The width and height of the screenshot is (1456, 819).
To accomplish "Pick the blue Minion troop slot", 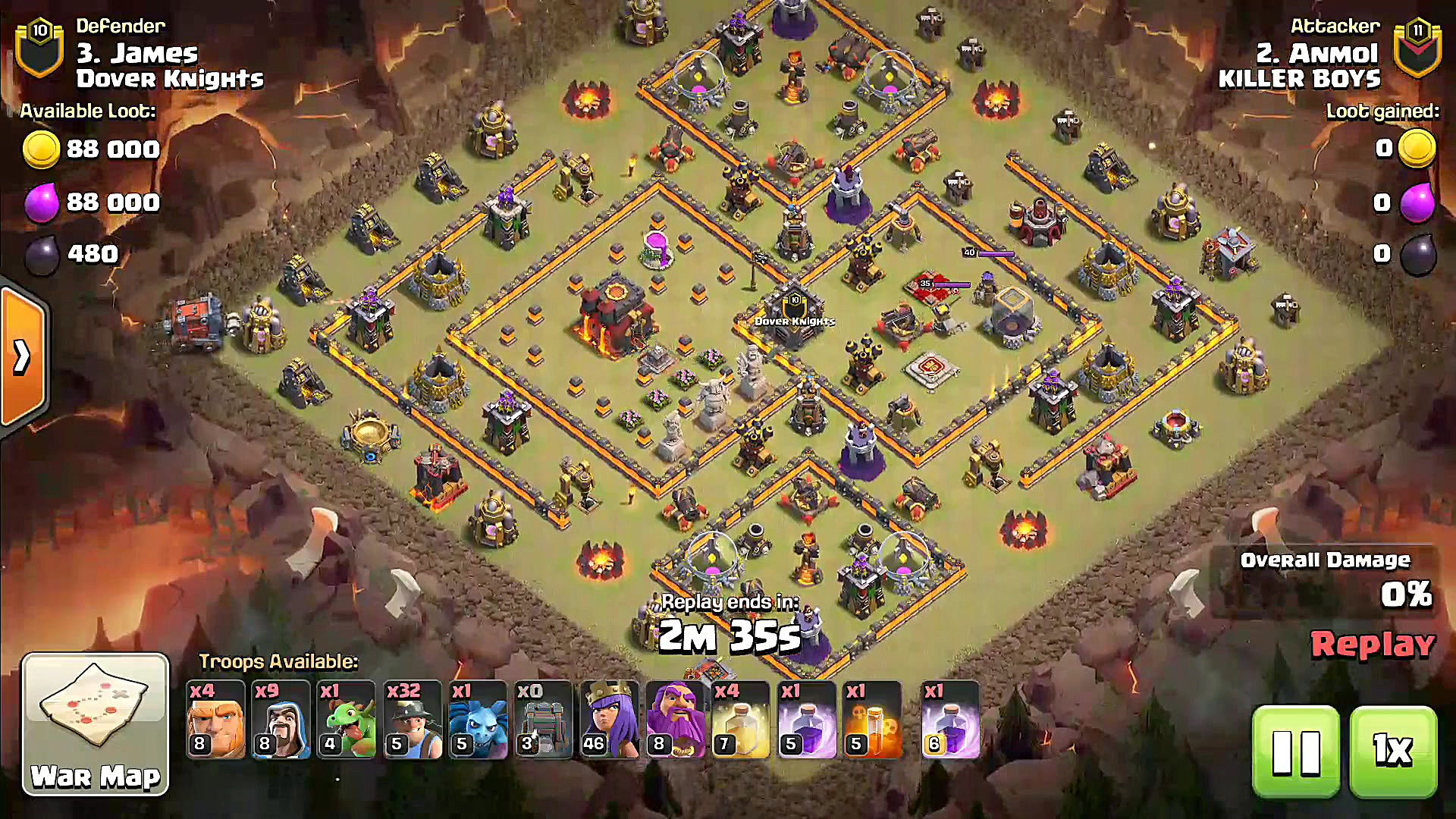I will 477,720.
